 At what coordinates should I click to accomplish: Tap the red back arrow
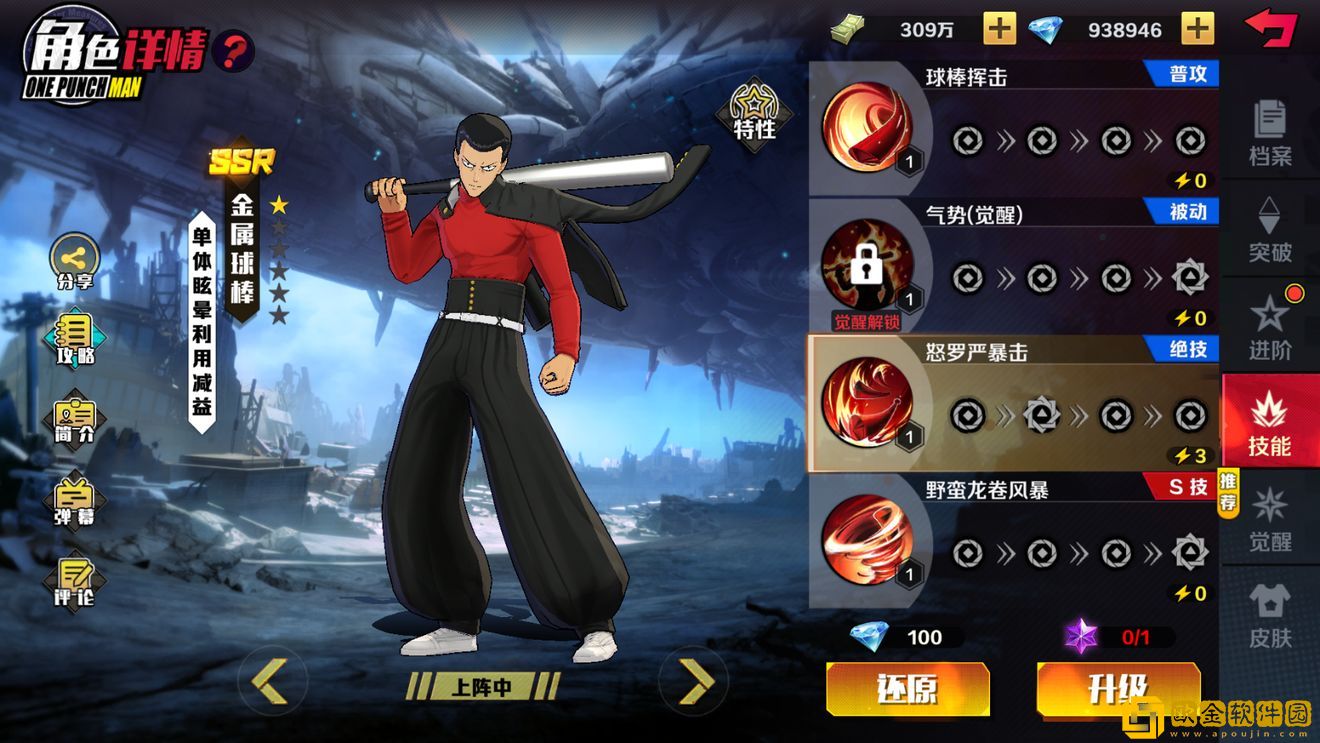coord(1270,27)
